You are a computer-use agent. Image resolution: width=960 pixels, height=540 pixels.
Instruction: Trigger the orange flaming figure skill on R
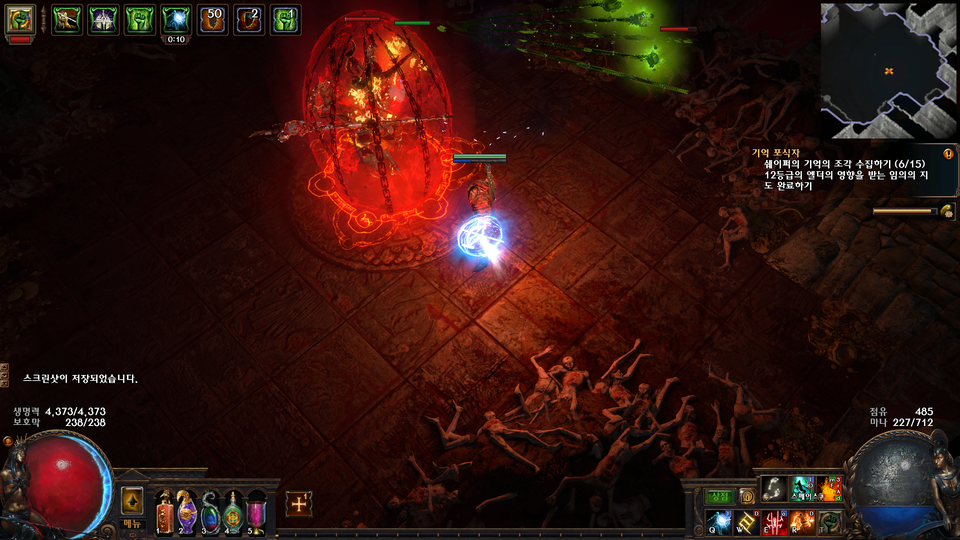(x=803, y=521)
